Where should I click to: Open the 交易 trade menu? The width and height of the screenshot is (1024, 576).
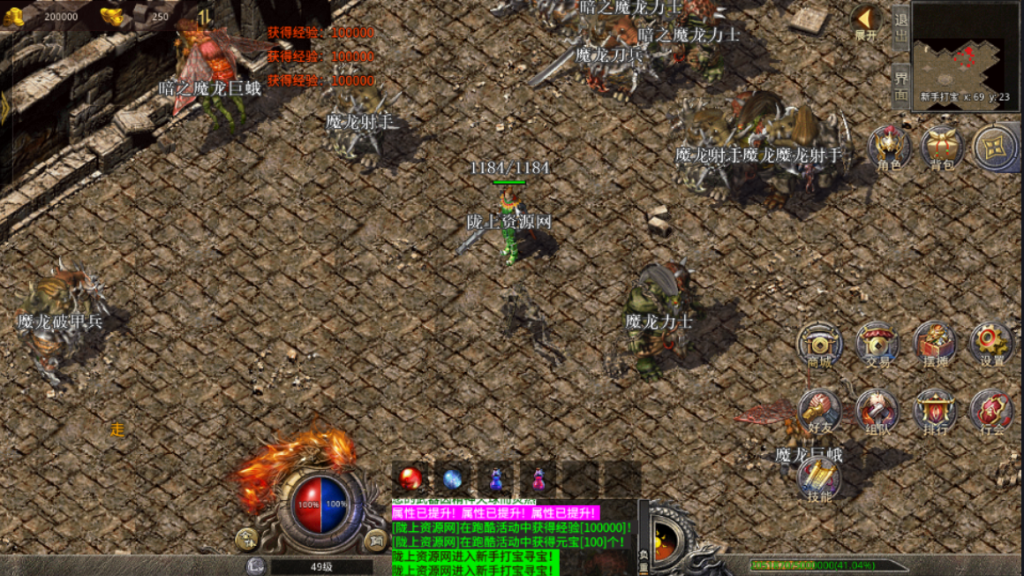point(877,345)
